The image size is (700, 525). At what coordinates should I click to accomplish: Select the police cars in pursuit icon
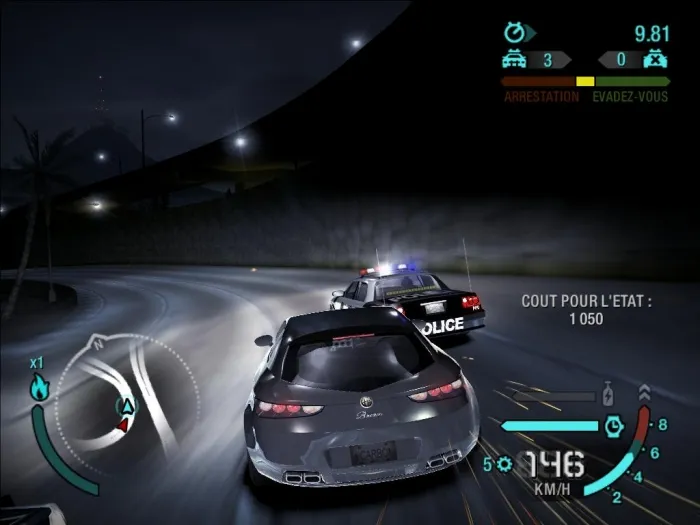[514, 60]
